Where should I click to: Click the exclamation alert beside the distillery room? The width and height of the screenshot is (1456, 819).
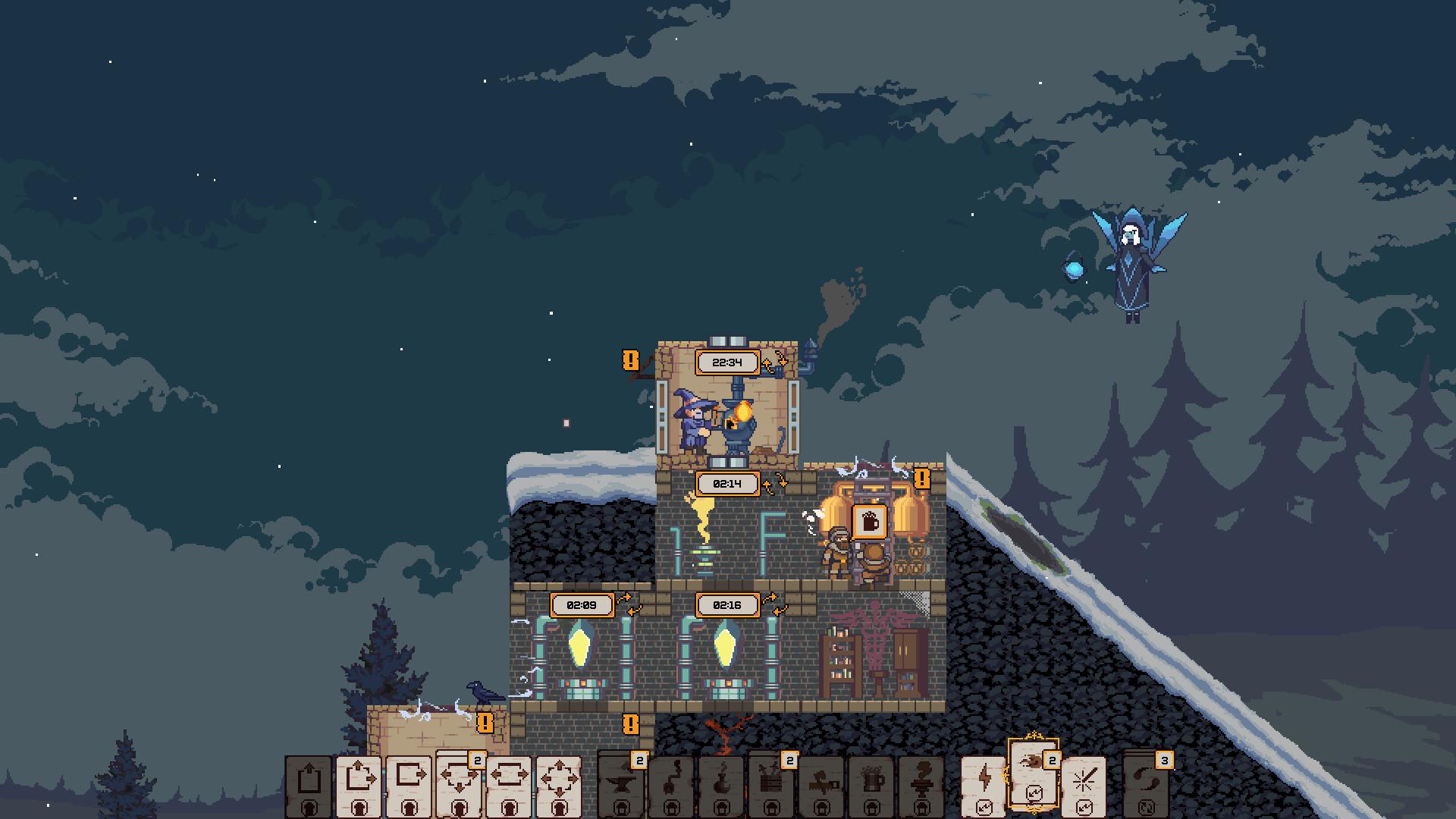922,479
